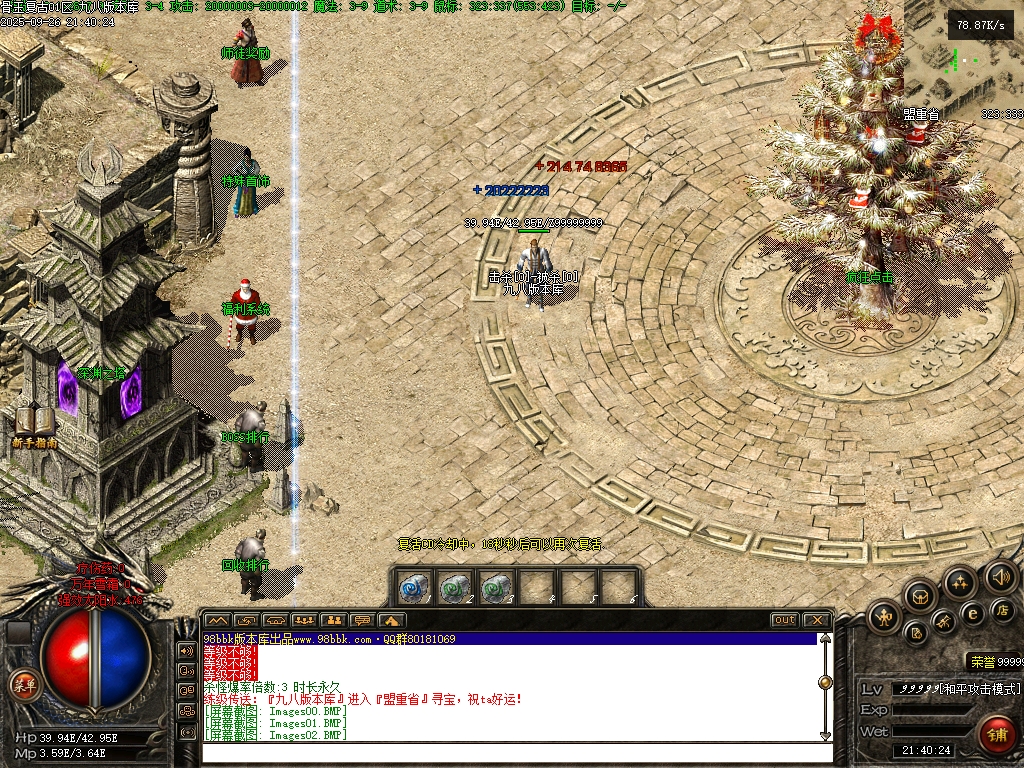Select the mountain peak chat tab

click(x=217, y=621)
